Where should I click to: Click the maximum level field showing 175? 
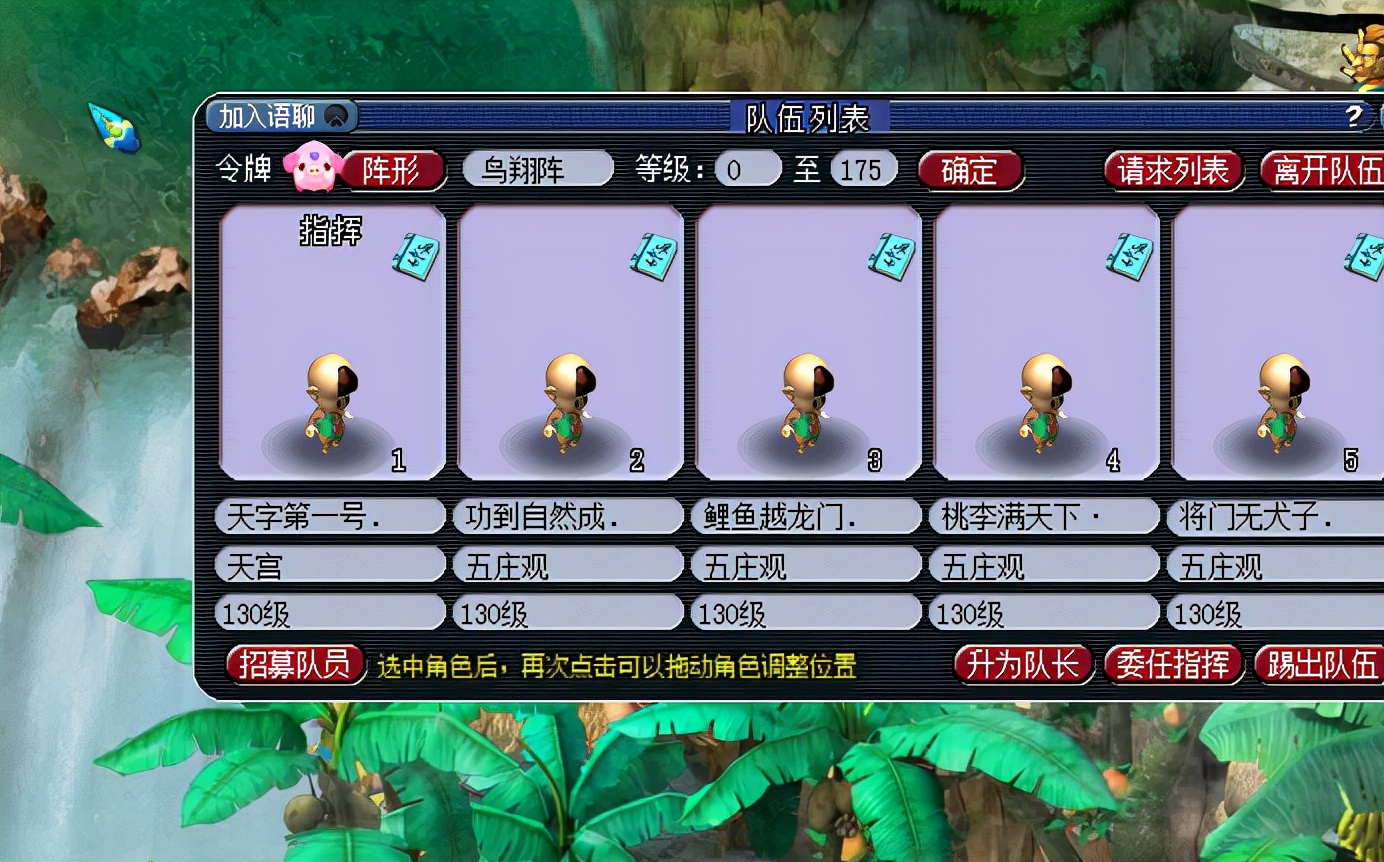[863, 169]
